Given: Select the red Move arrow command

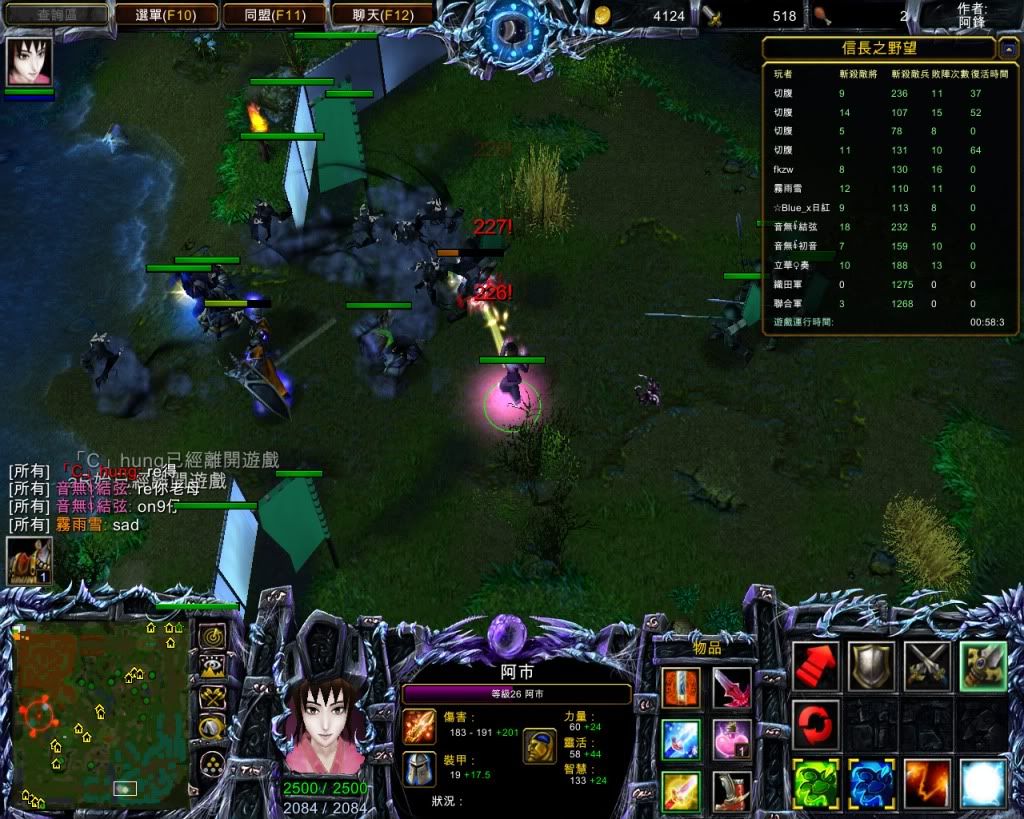Looking at the screenshot, I should pyautogui.click(x=815, y=666).
